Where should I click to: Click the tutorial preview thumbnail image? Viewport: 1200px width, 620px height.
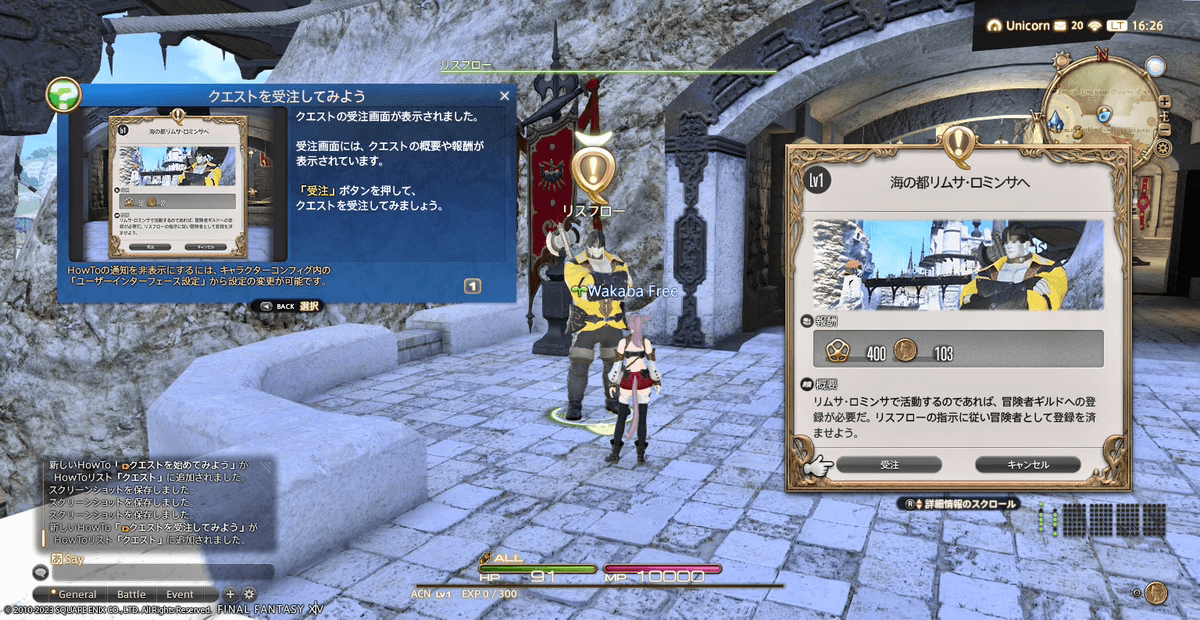tap(179, 185)
